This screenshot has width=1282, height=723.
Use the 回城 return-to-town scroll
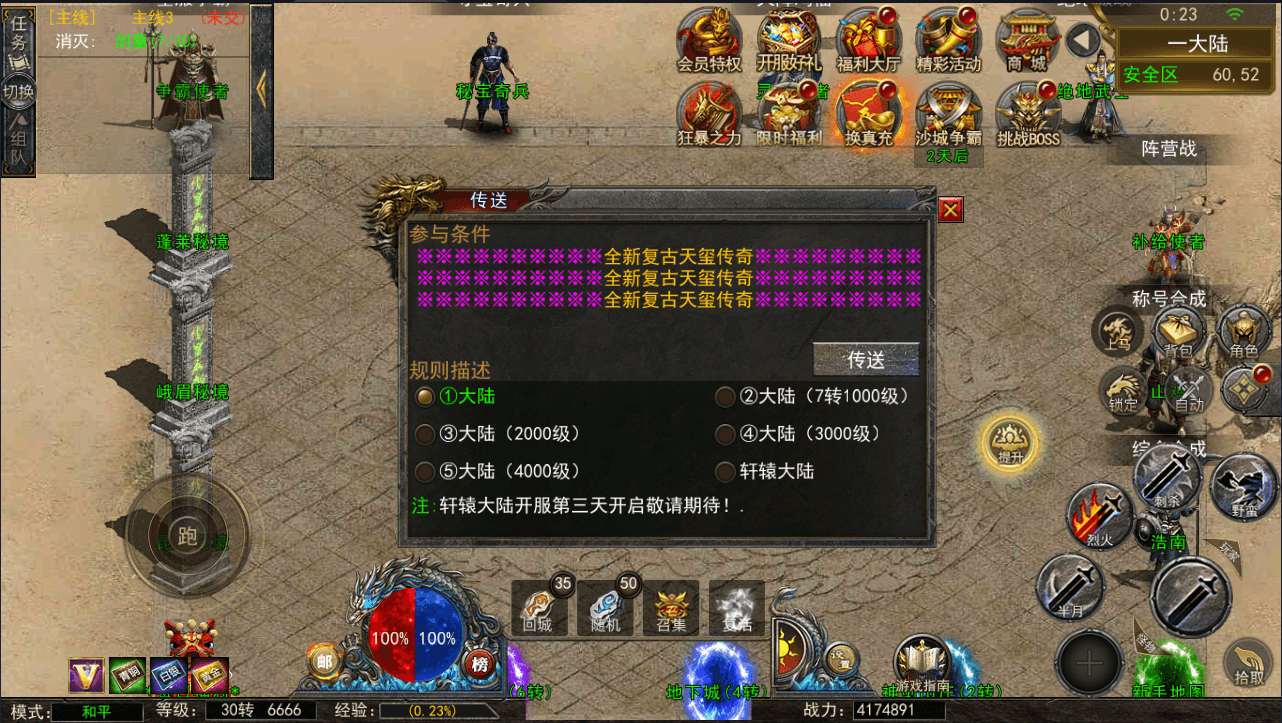[x=539, y=608]
